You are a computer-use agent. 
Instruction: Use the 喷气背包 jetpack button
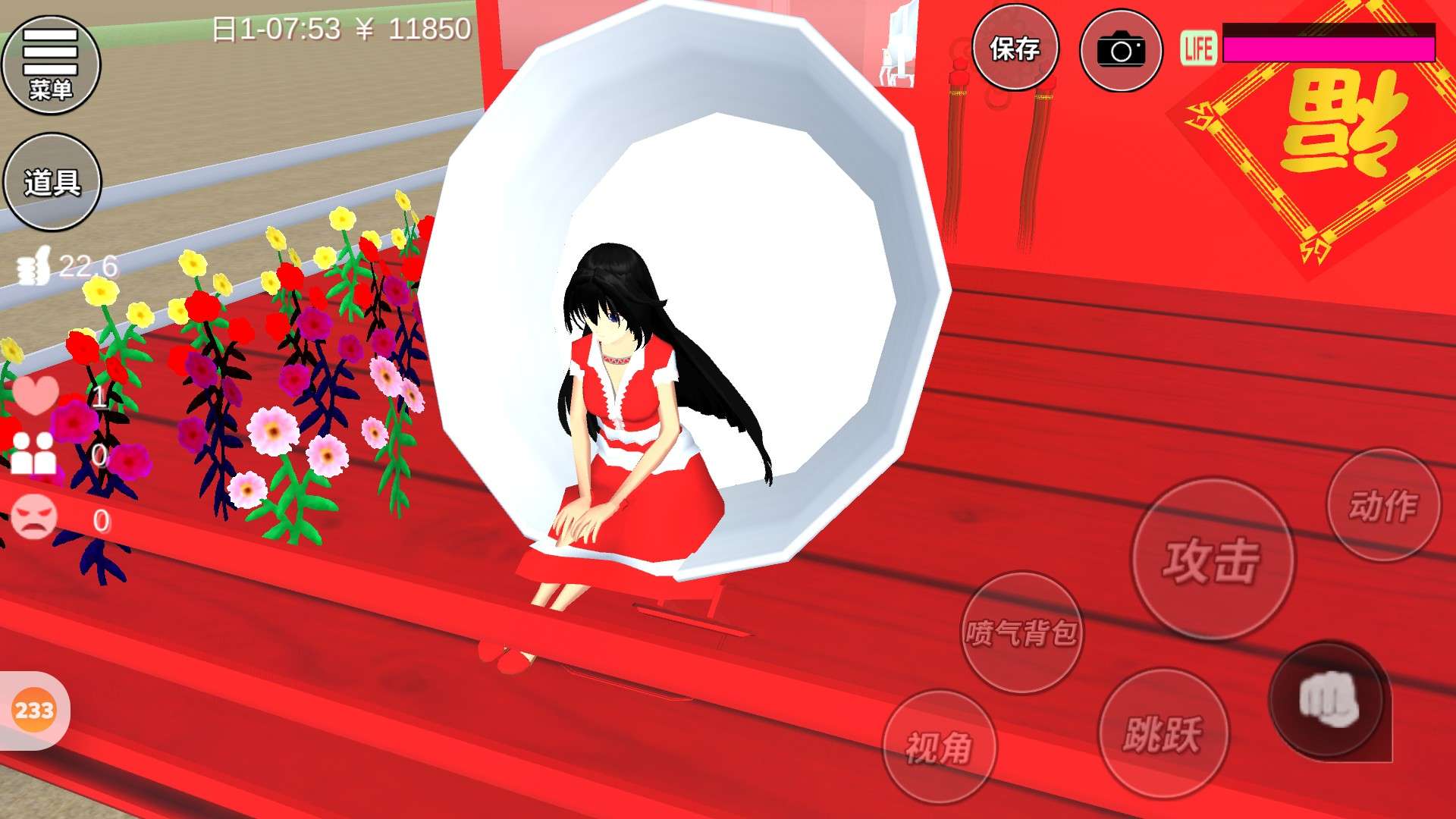1021,632
